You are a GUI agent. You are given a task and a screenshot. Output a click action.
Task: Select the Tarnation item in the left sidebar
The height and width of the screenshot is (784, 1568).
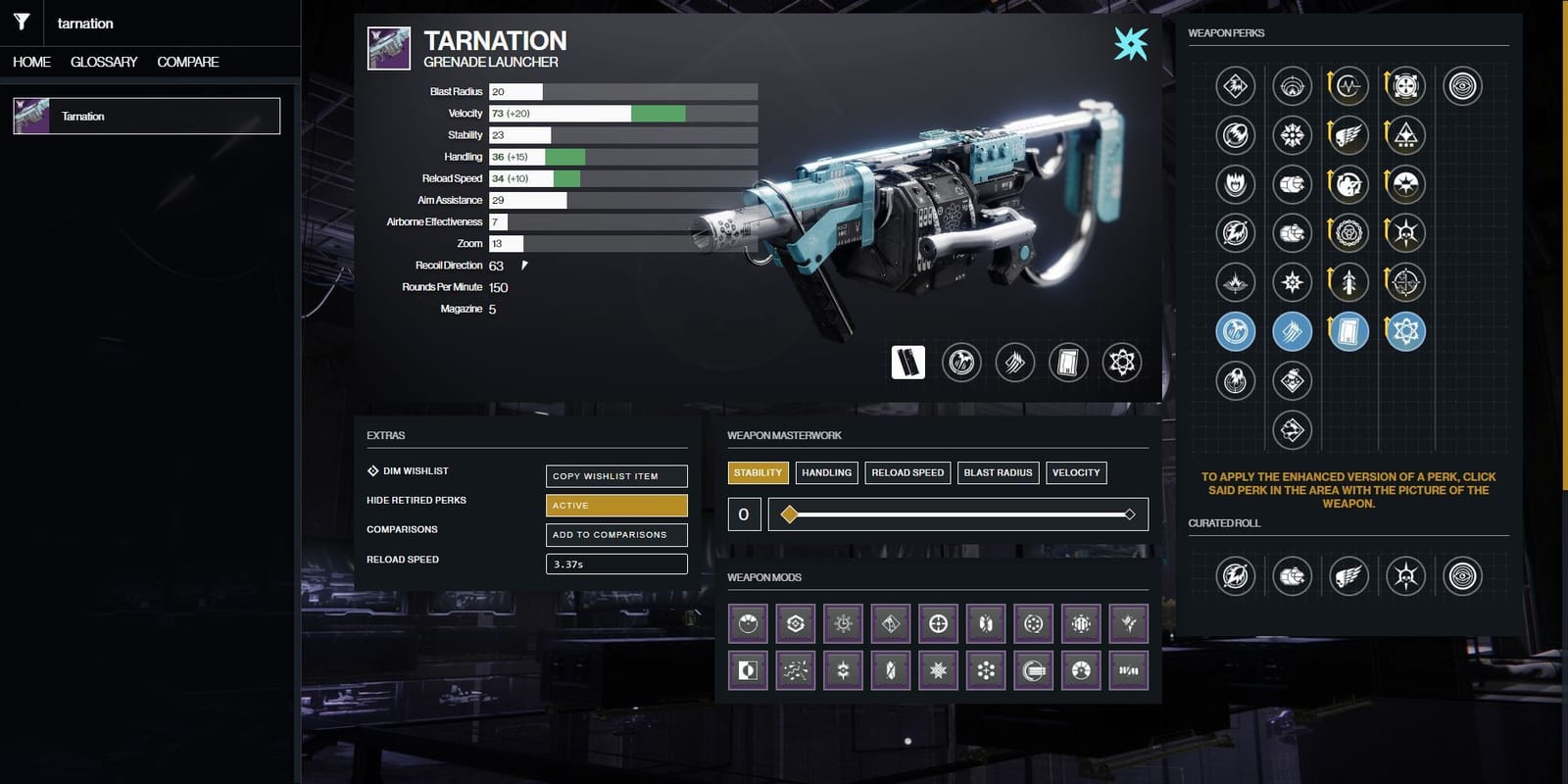tap(145, 115)
